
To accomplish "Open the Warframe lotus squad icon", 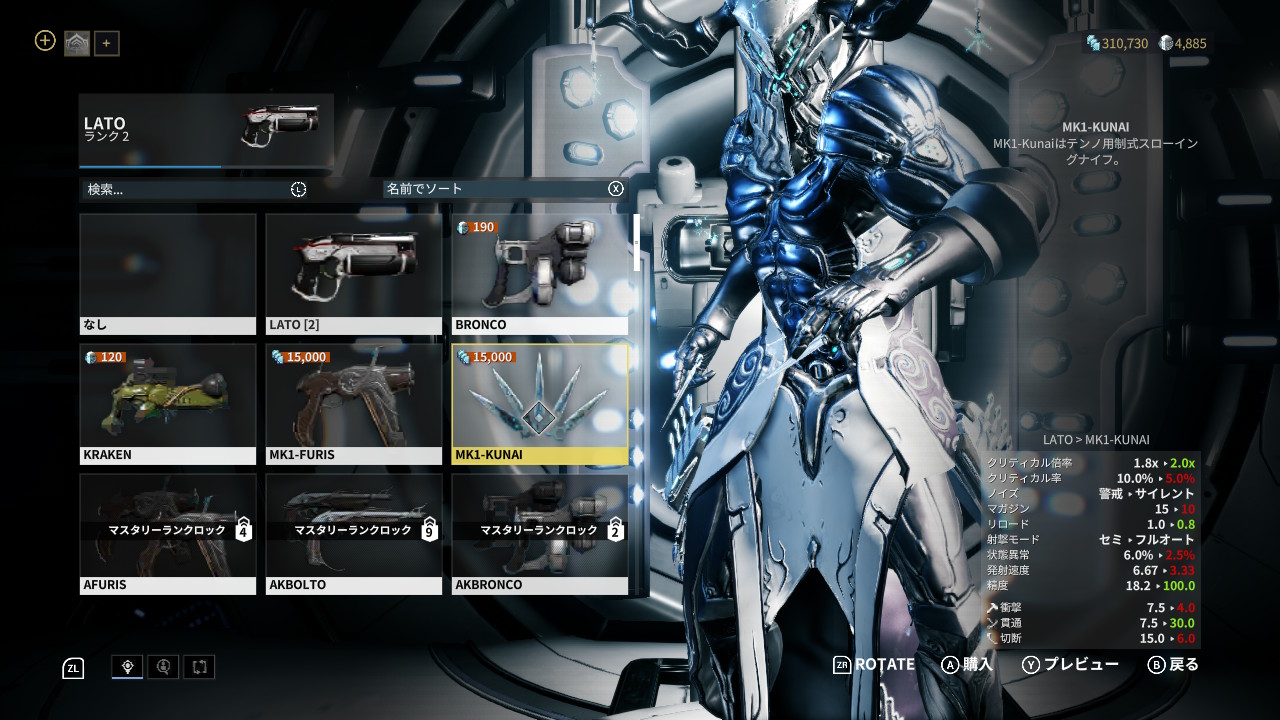I will pyautogui.click(x=77, y=43).
